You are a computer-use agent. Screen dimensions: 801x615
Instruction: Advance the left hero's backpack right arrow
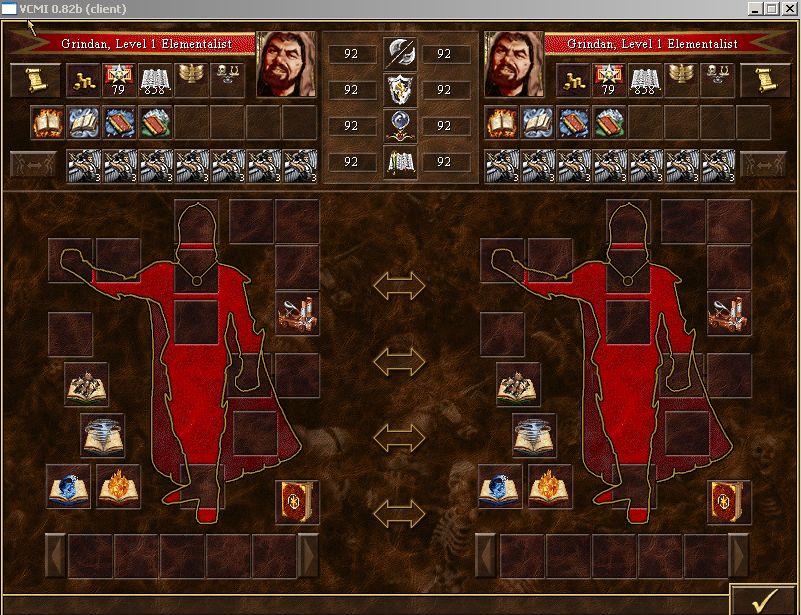point(308,554)
